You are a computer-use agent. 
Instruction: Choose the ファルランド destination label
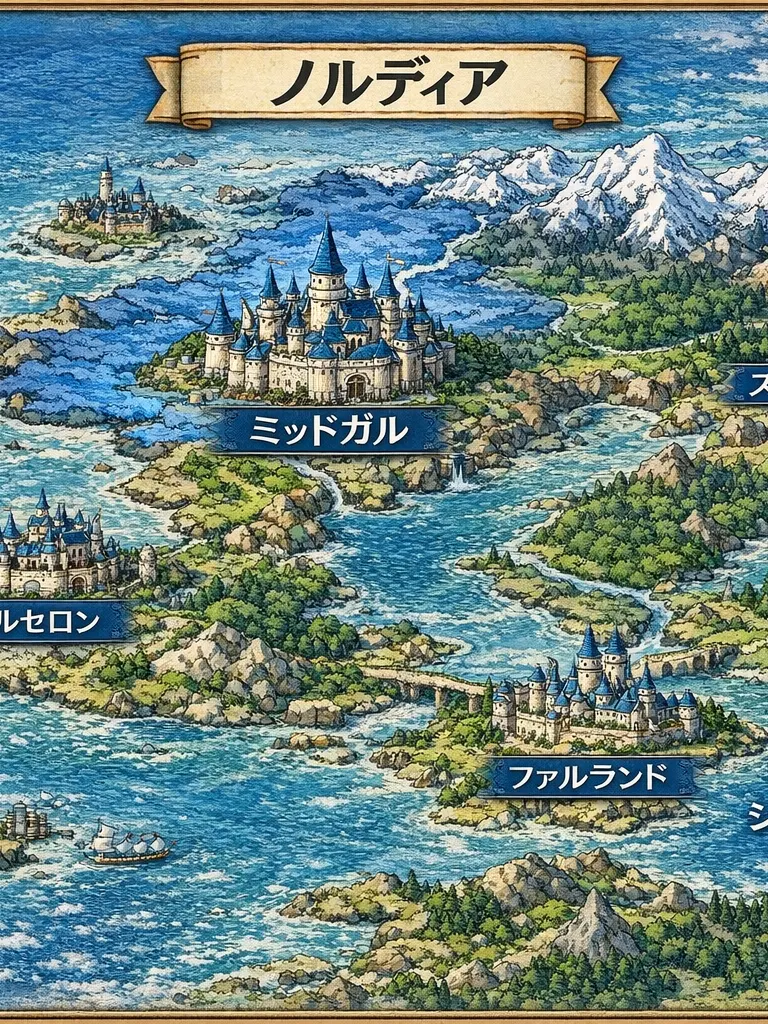pyautogui.click(x=588, y=776)
